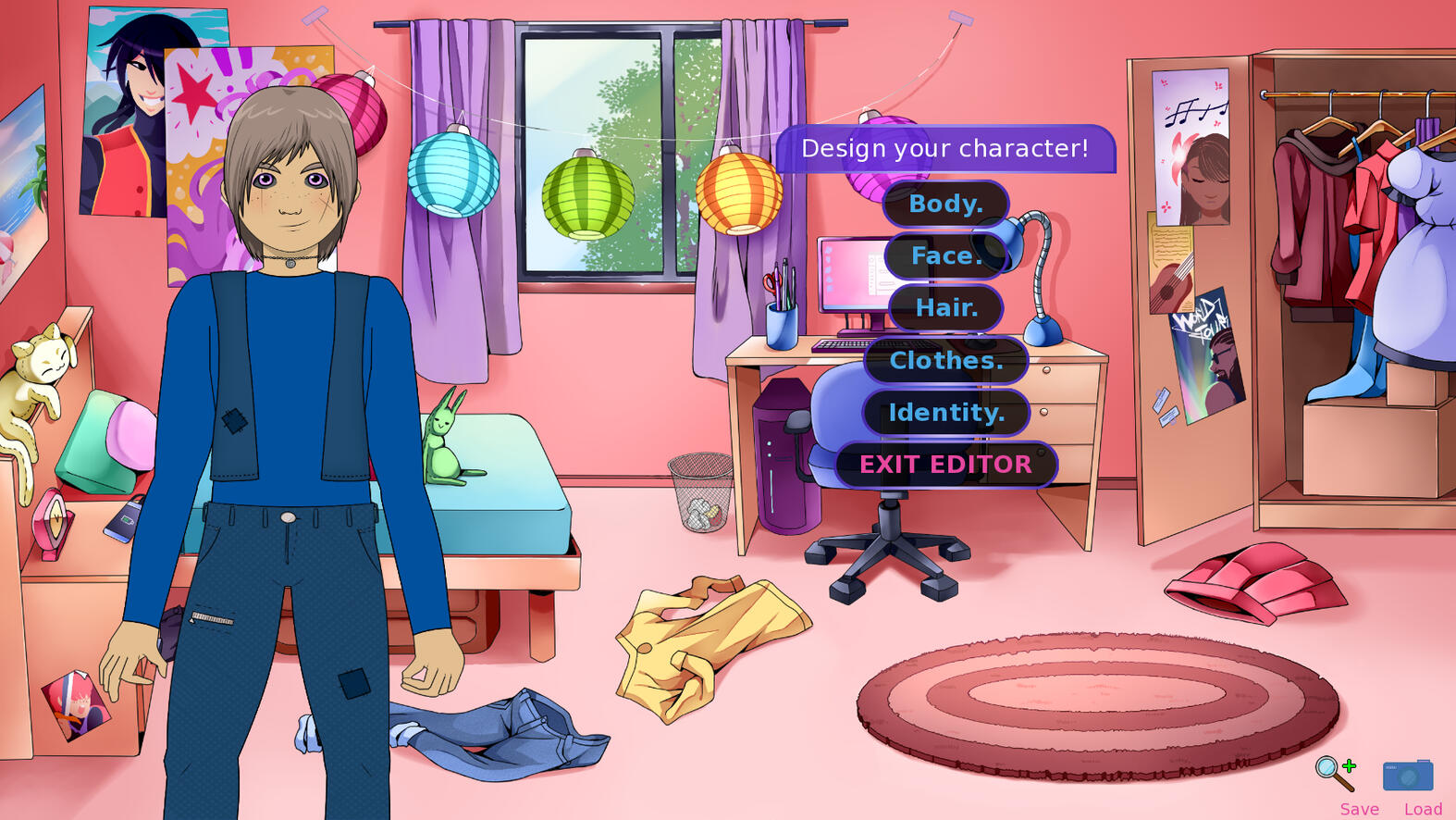Viewport: 1456px width, 820px height.
Task: Click EXIT EDITOR to leave
Action: (945, 464)
